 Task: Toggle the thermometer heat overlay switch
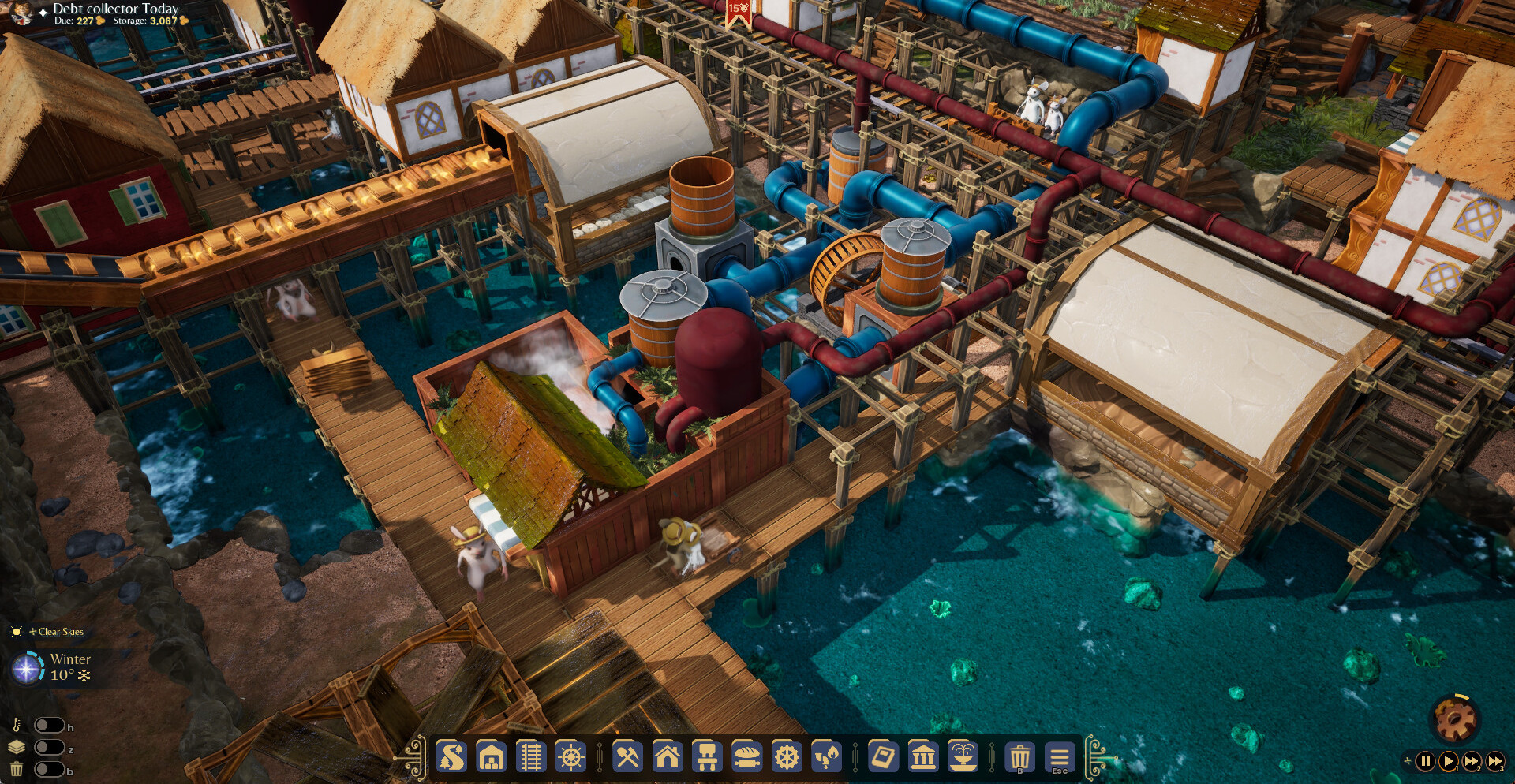(49, 725)
